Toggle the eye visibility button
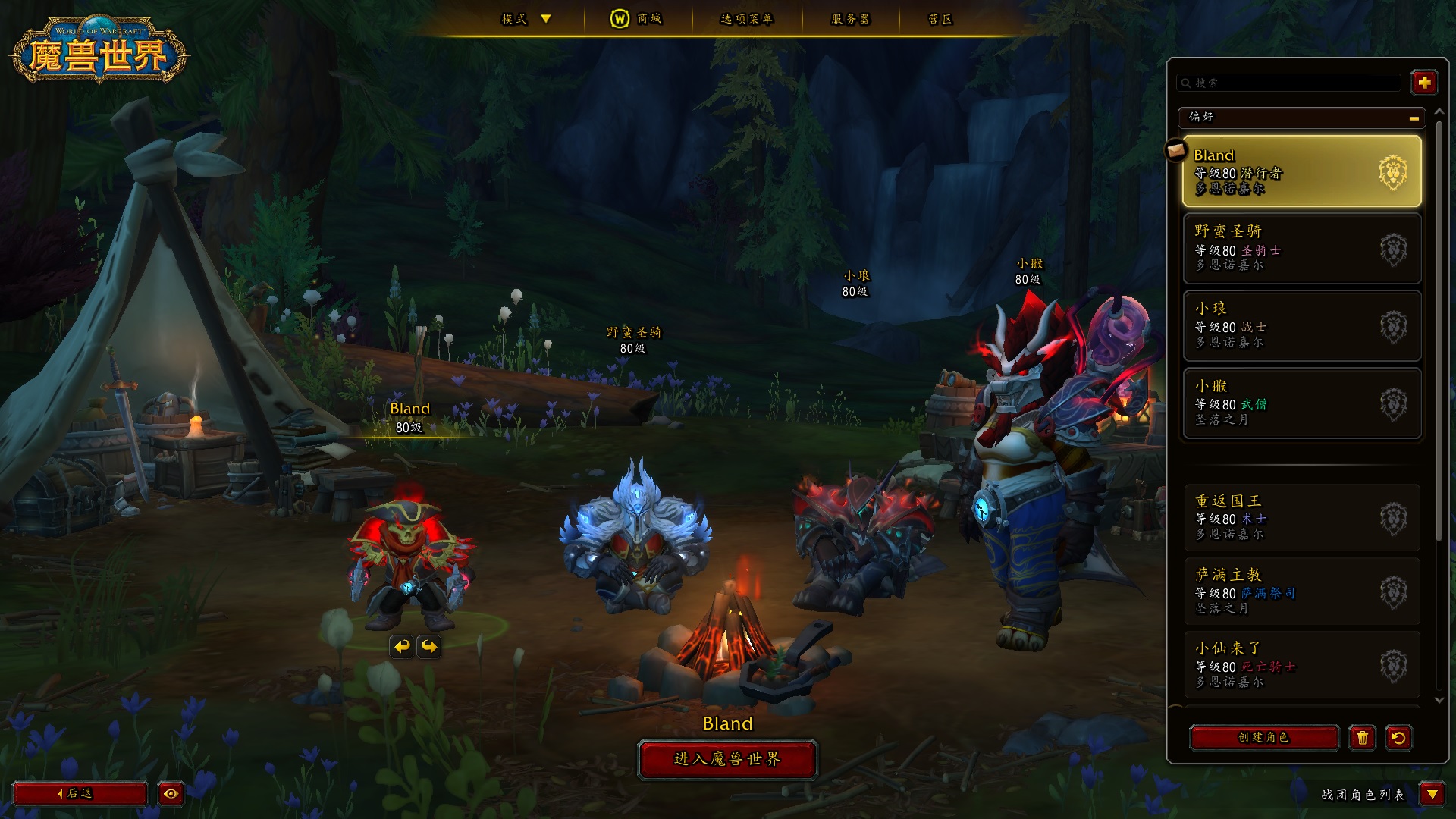1456x819 pixels. (171, 793)
